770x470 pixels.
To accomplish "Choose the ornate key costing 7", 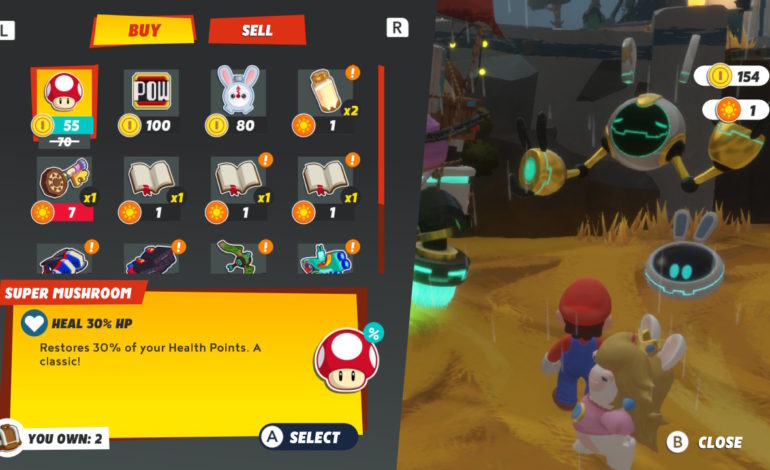I will tap(64, 189).
